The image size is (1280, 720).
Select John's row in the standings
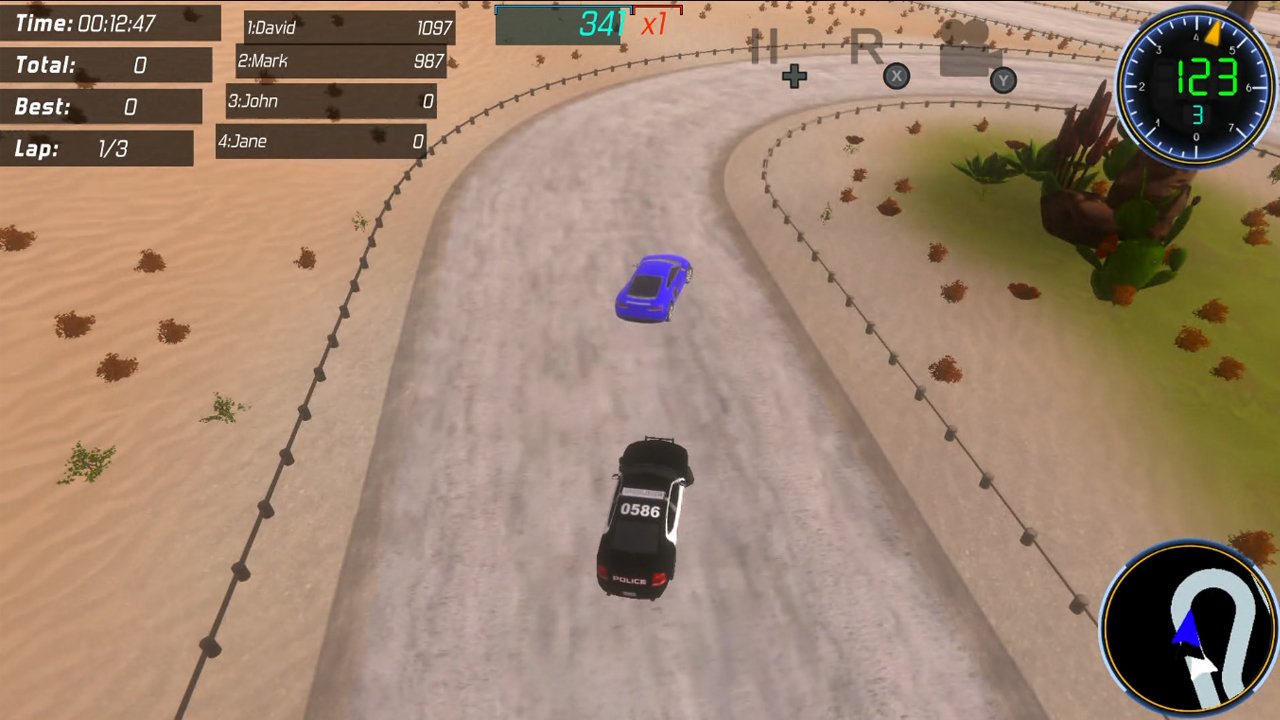coord(330,101)
